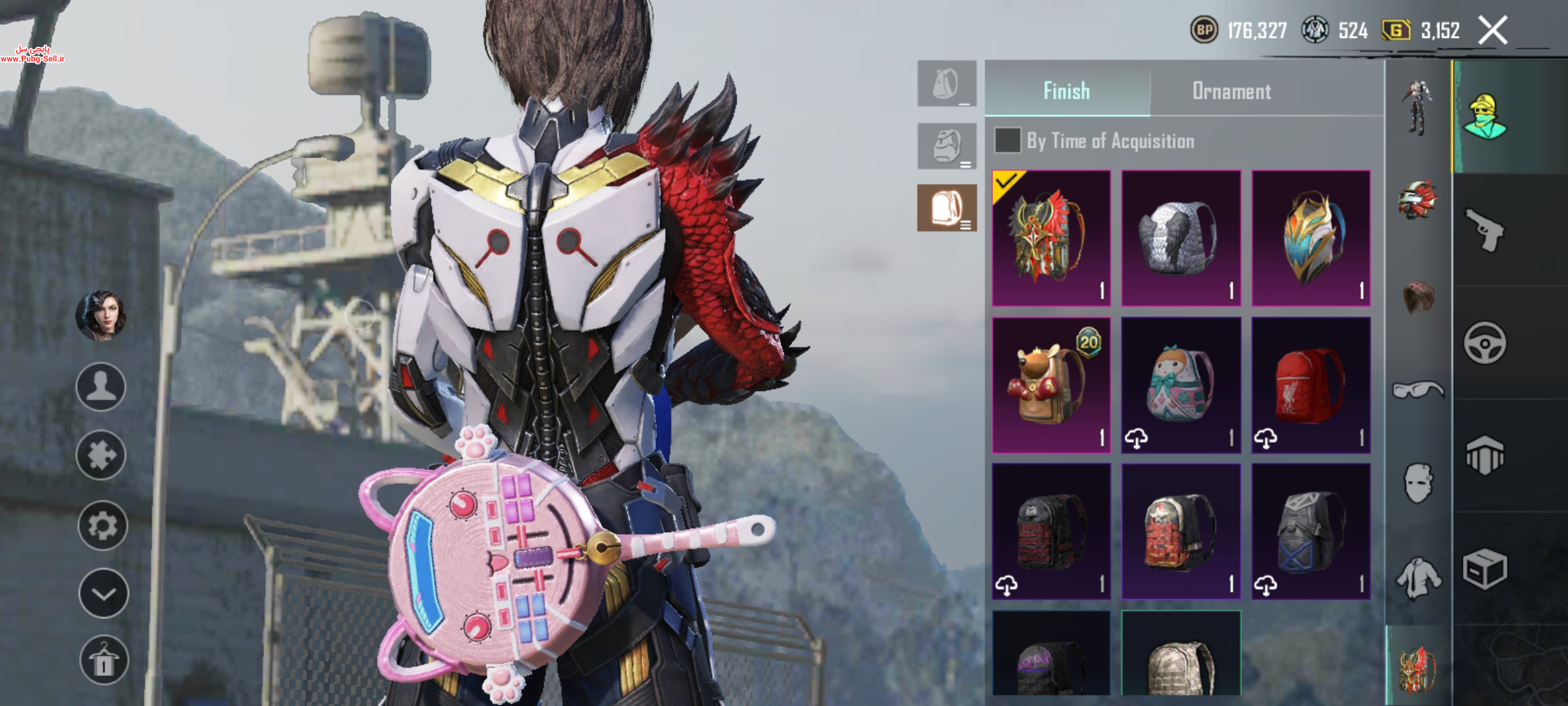Open the gear settings icon
The width and height of the screenshot is (1568, 706).
coord(102,526)
